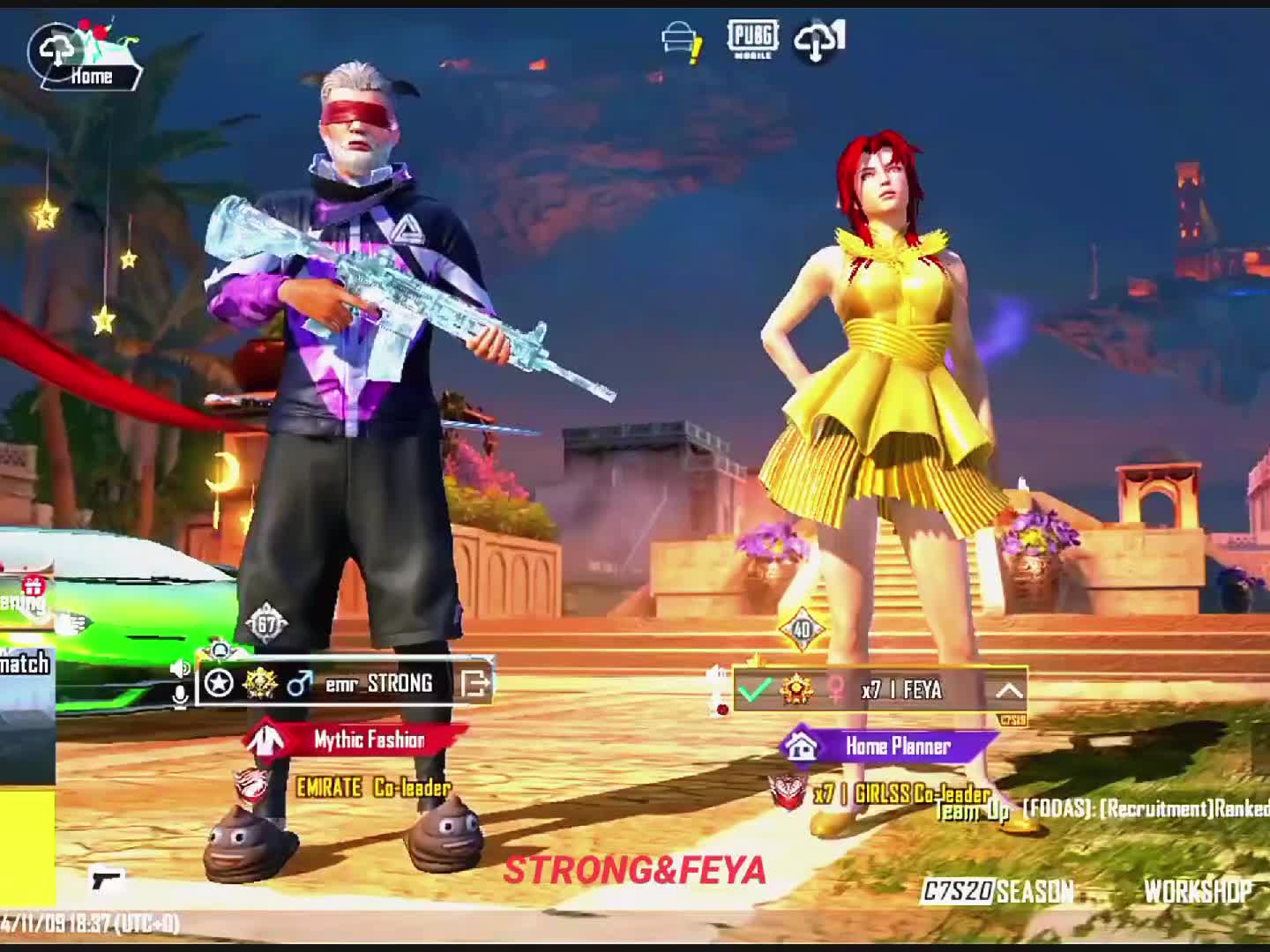1270x952 pixels.
Task: Open the Workshop menu
Action: (x=1198, y=892)
